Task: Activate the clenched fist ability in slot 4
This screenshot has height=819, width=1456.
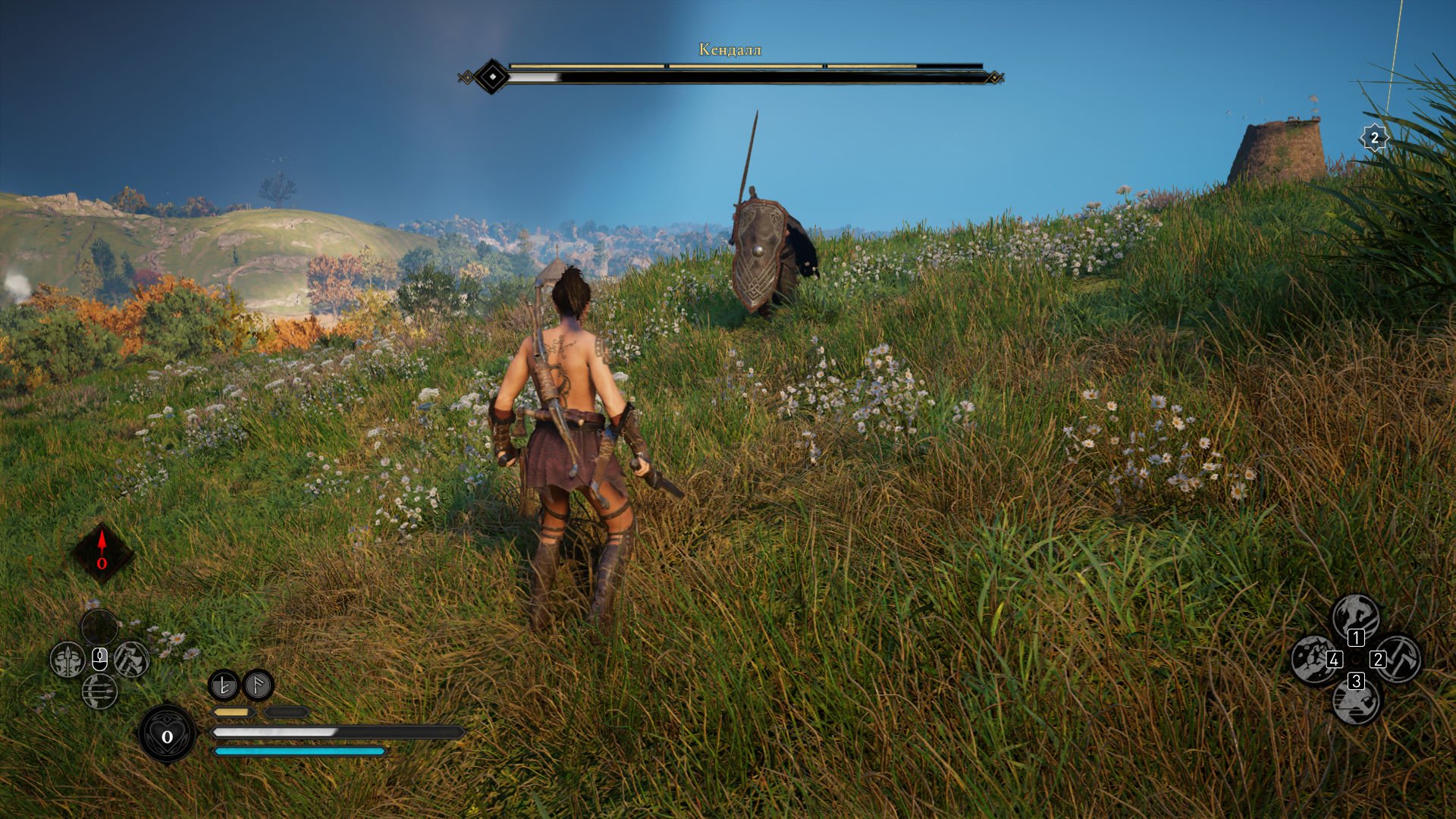Action: (1313, 658)
